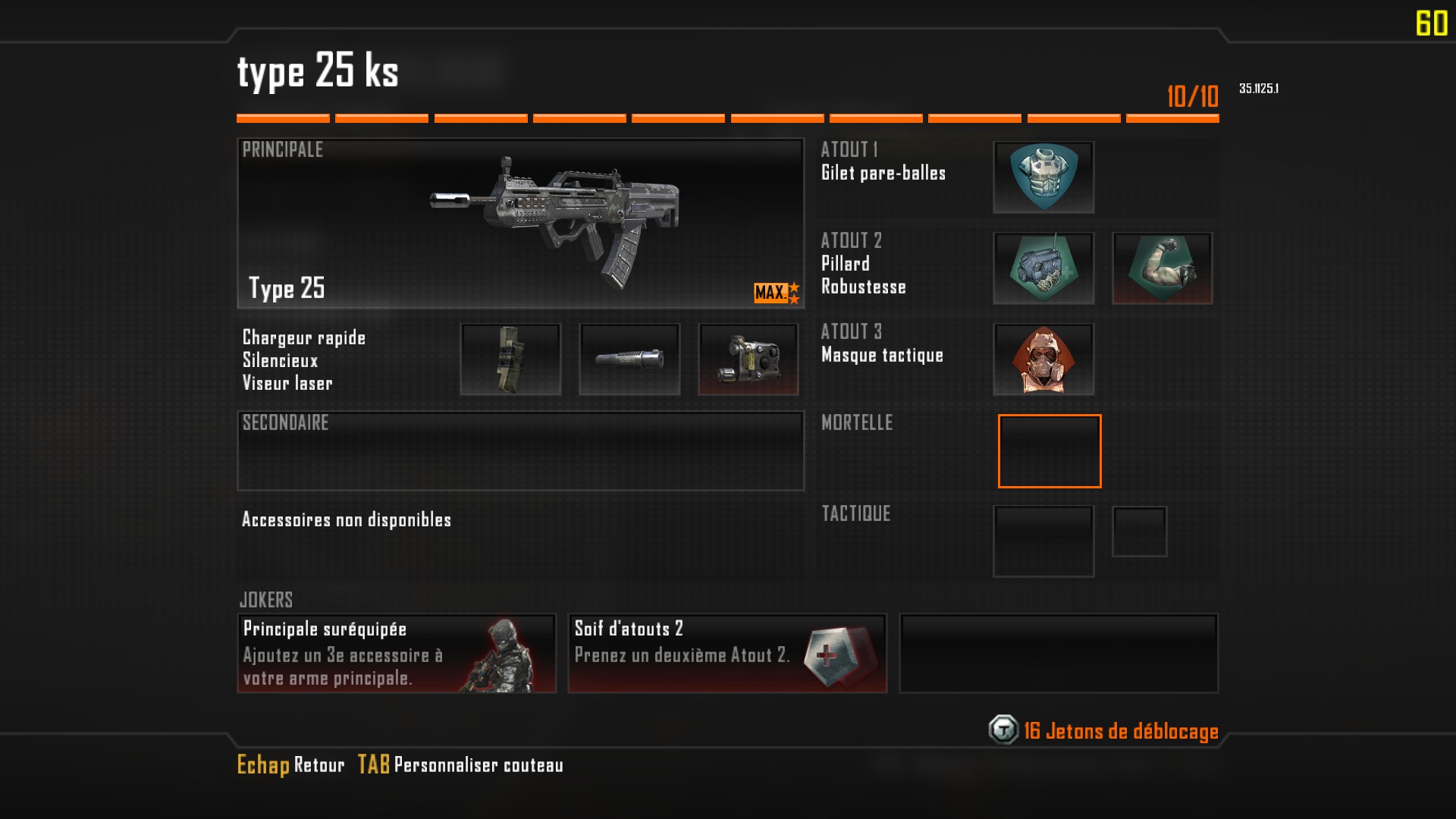Select the Gilet pare-balles perk icon
The image size is (1456, 819).
click(x=1043, y=177)
